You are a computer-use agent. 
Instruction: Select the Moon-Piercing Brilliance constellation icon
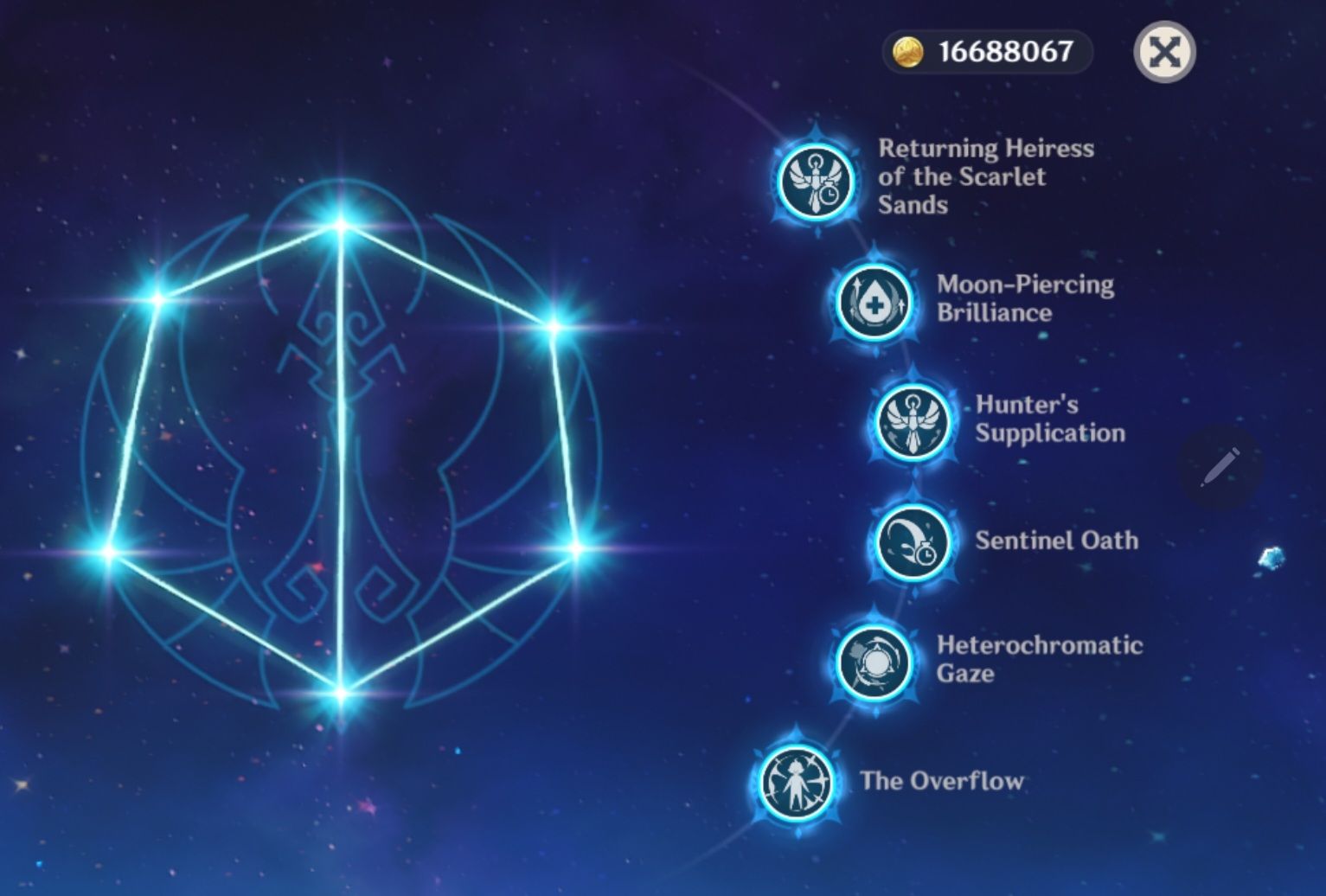[873, 302]
